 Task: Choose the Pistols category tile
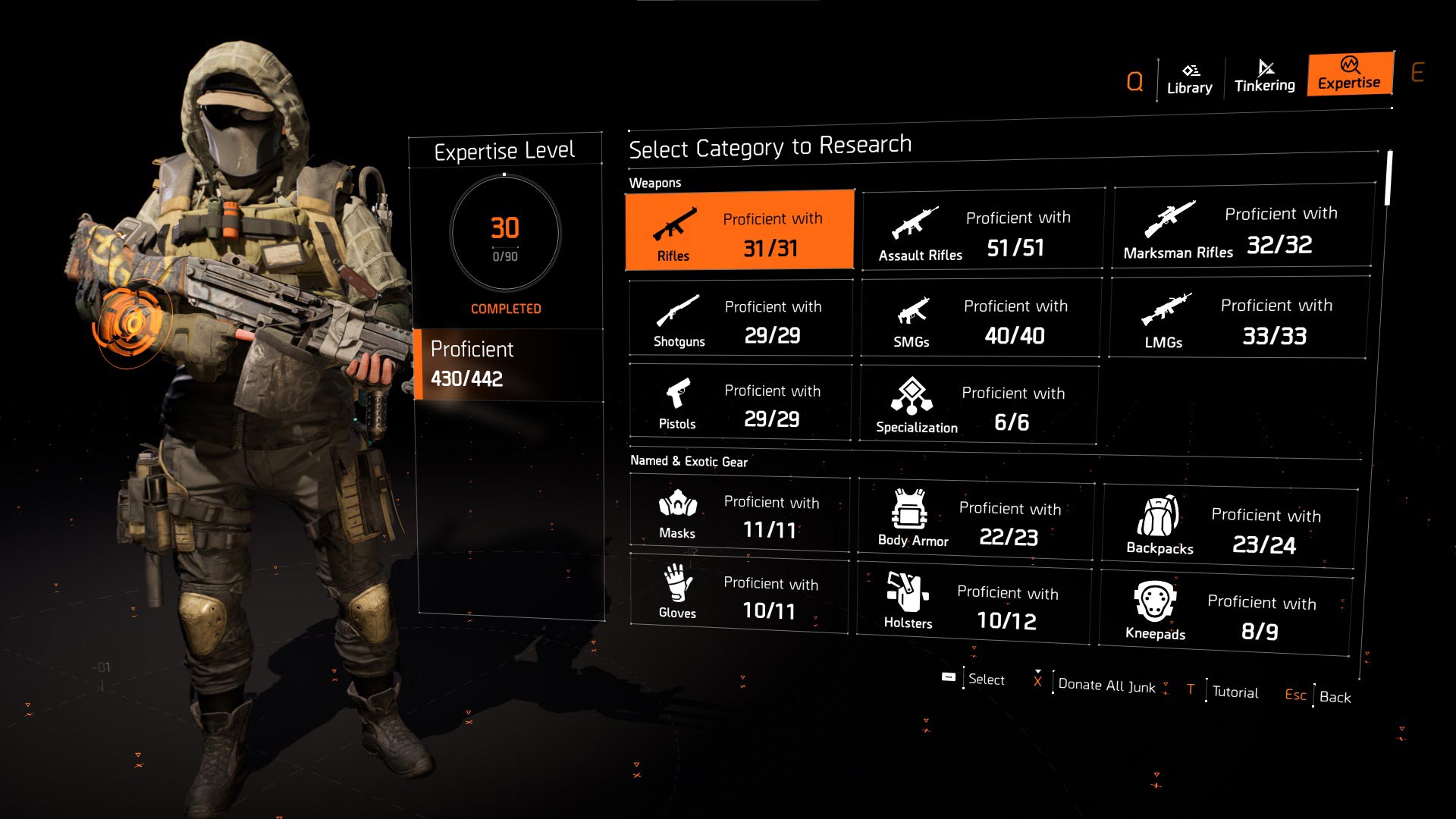[x=740, y=403]
